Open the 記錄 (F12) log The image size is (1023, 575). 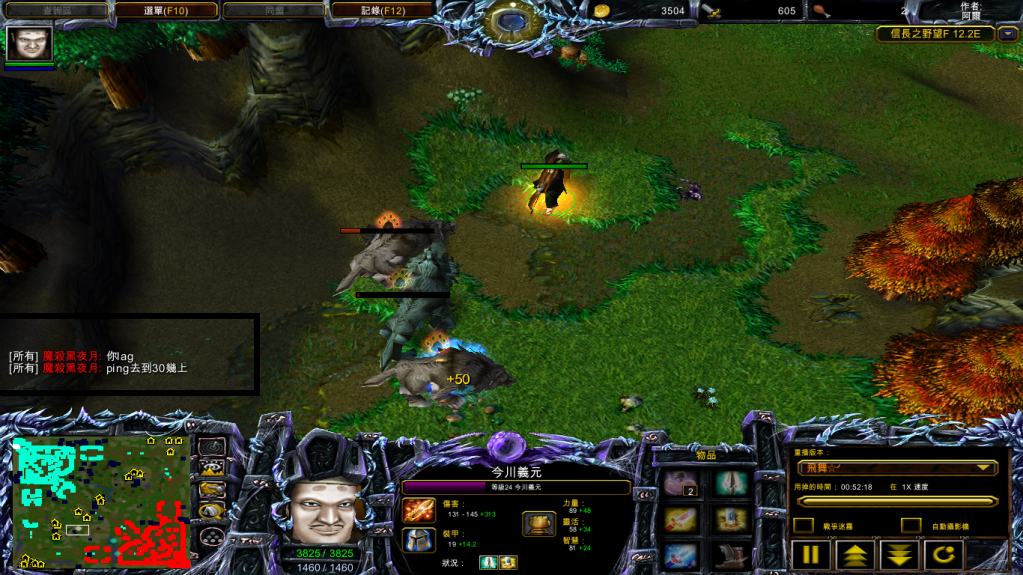[x=380, y=11]
